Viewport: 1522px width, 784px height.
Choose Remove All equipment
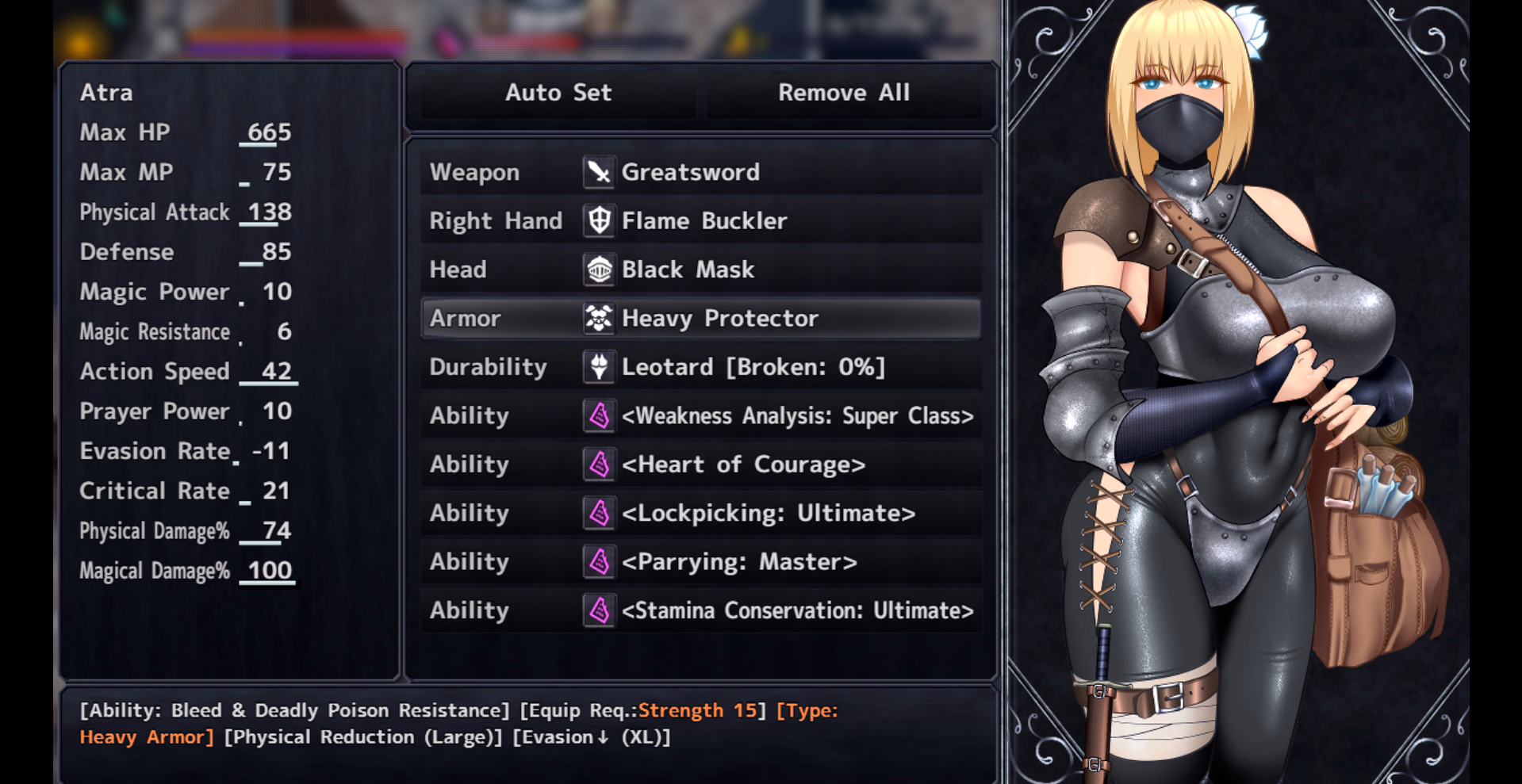point(843,93)
